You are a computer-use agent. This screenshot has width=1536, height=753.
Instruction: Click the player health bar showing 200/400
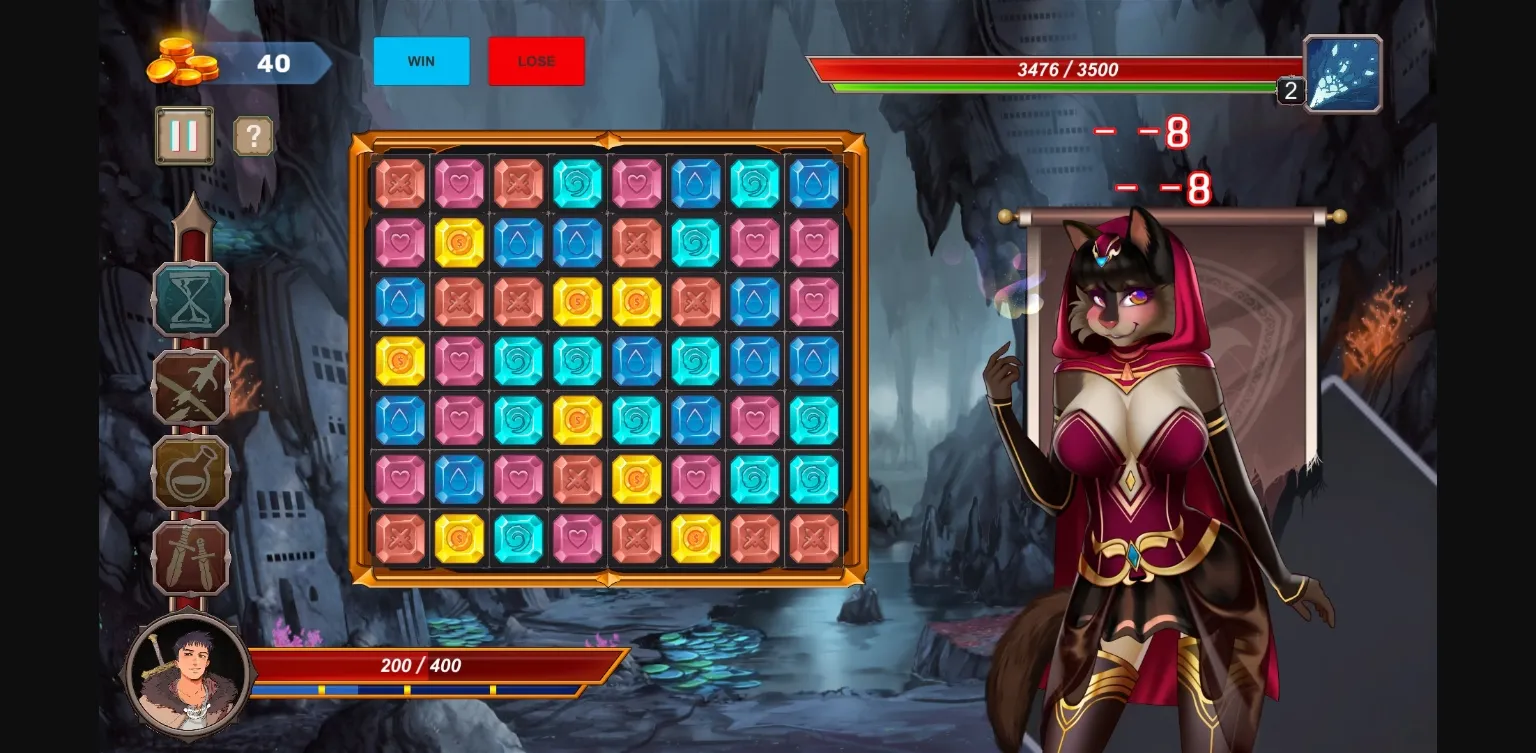420,666
